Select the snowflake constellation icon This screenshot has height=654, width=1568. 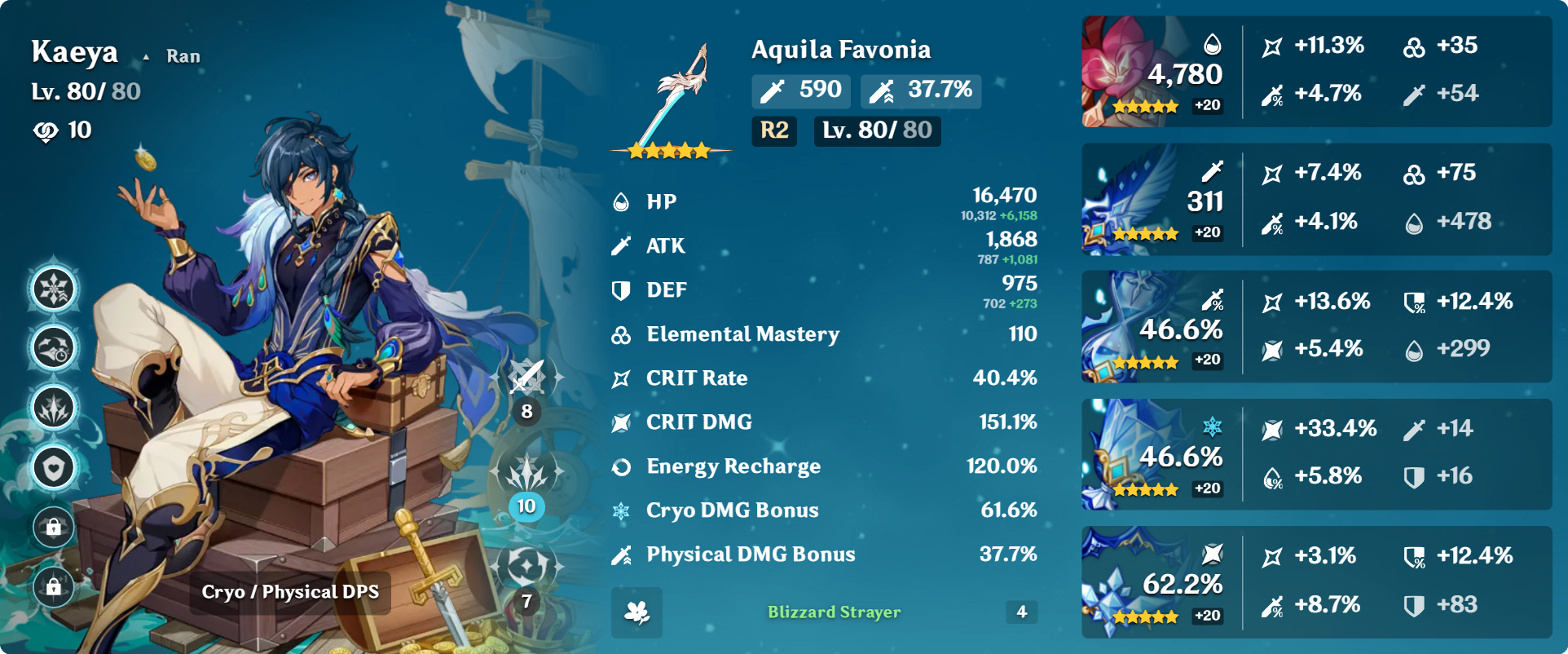54,289
